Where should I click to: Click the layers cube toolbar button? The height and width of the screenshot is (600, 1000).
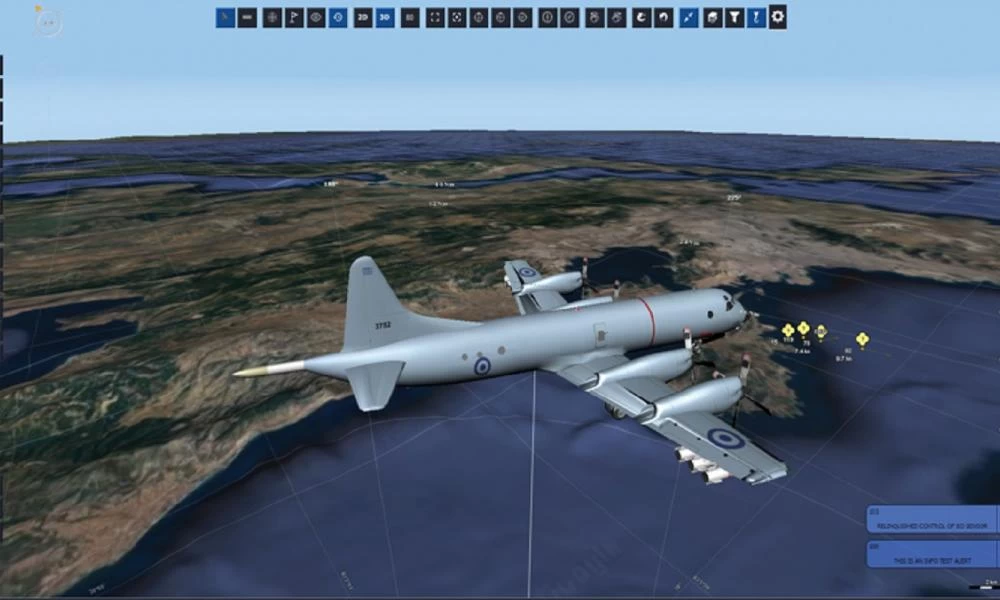click(713, 17)
